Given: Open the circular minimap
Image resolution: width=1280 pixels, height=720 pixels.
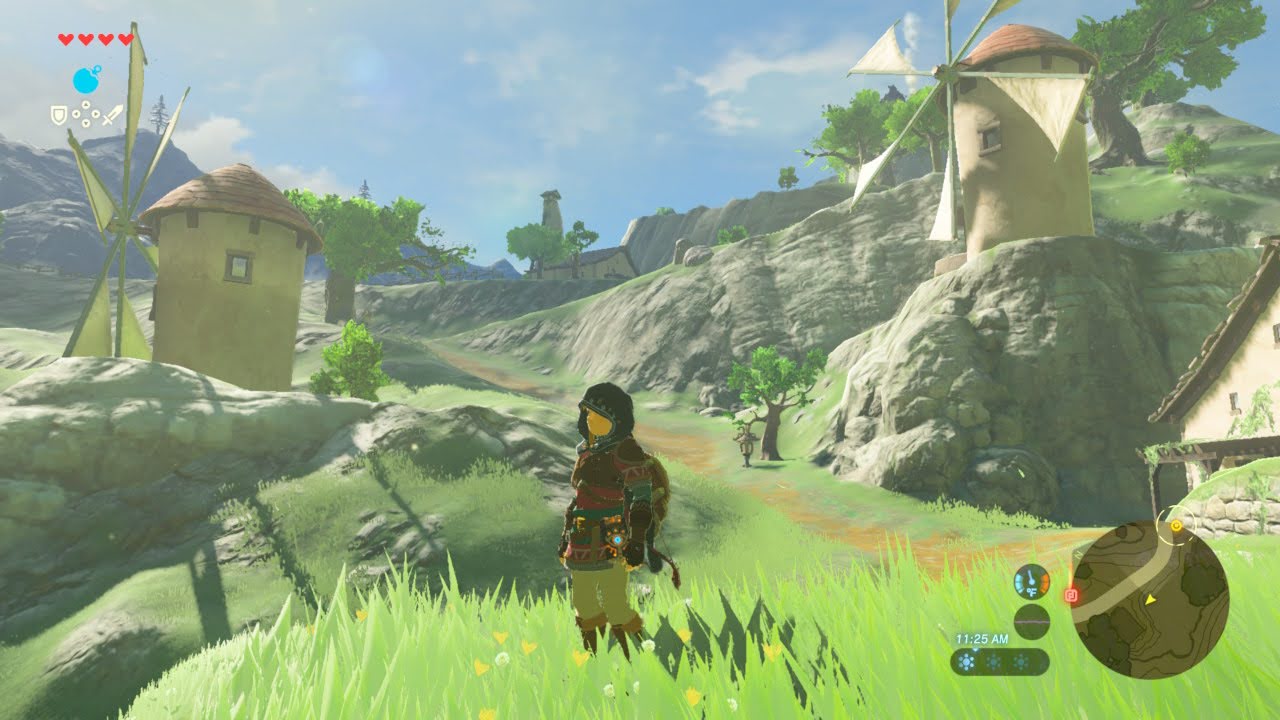Looking at the screenshot, I should (1150, 600).
